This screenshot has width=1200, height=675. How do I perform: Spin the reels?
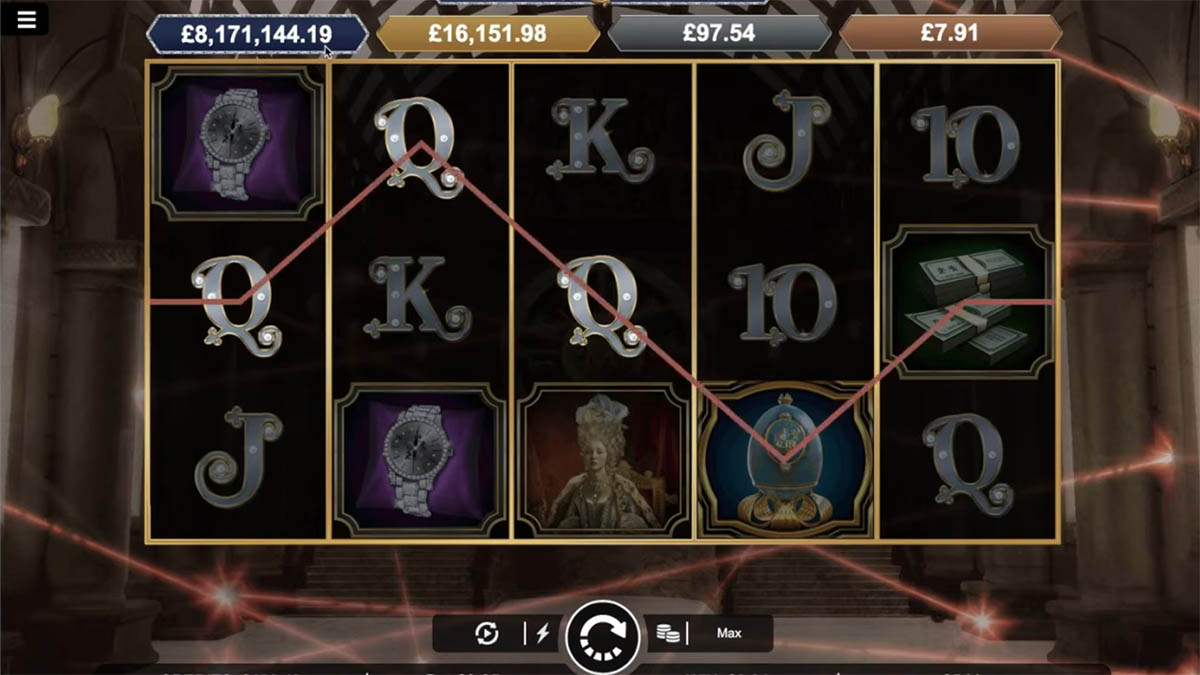point(602,635)
